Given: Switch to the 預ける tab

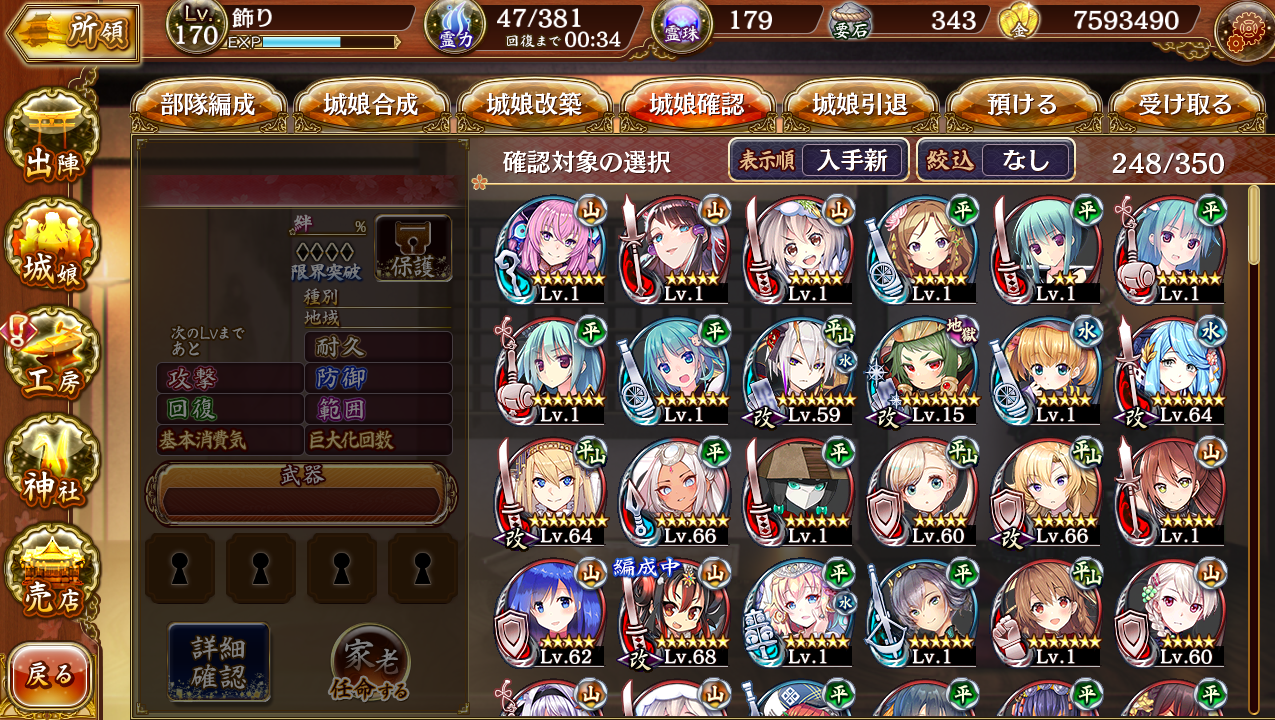Looking at the screenshot, I should point(1022,105).
